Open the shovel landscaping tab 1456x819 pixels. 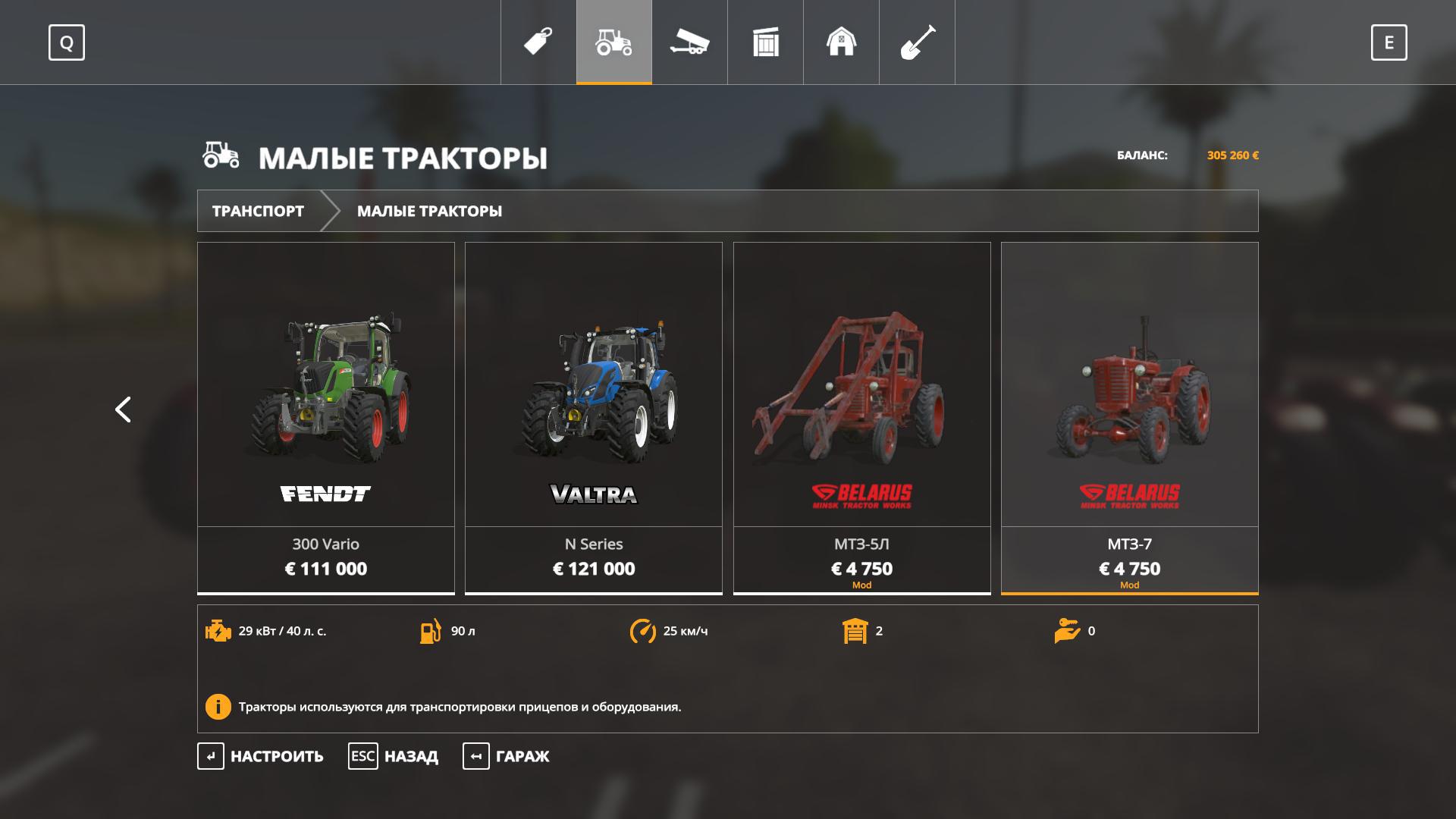click(918, 42)
